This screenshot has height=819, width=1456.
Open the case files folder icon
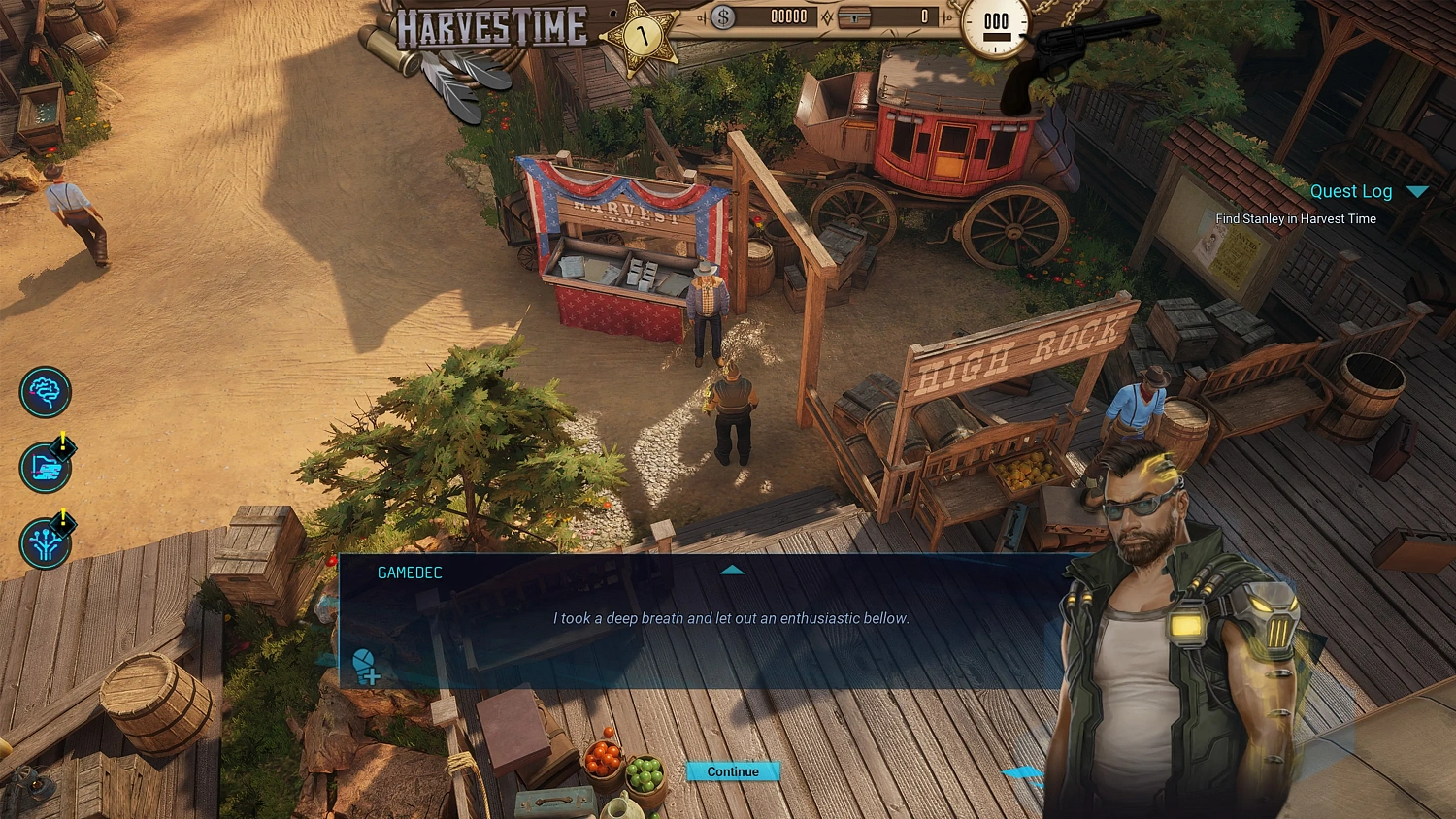(x=45, y=468)
